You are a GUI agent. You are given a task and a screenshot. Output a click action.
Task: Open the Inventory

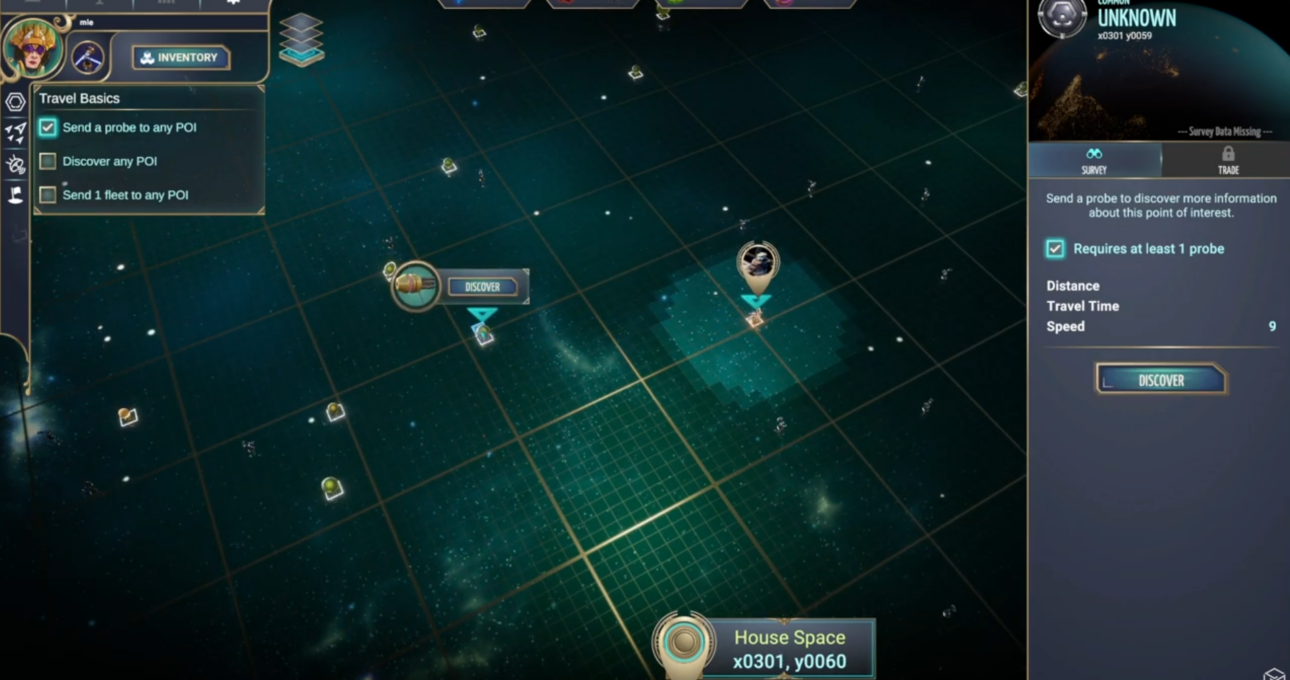tap(181, 58)
